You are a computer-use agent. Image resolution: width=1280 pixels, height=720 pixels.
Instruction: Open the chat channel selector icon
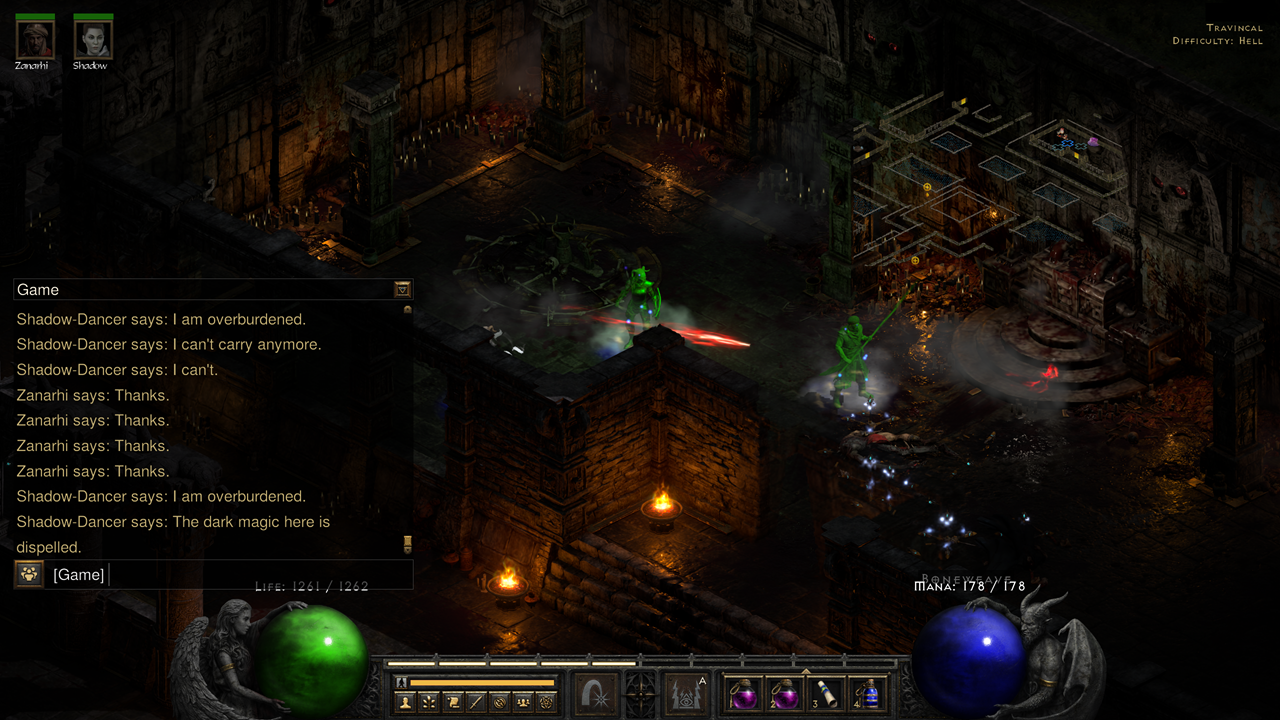point(28,575)
